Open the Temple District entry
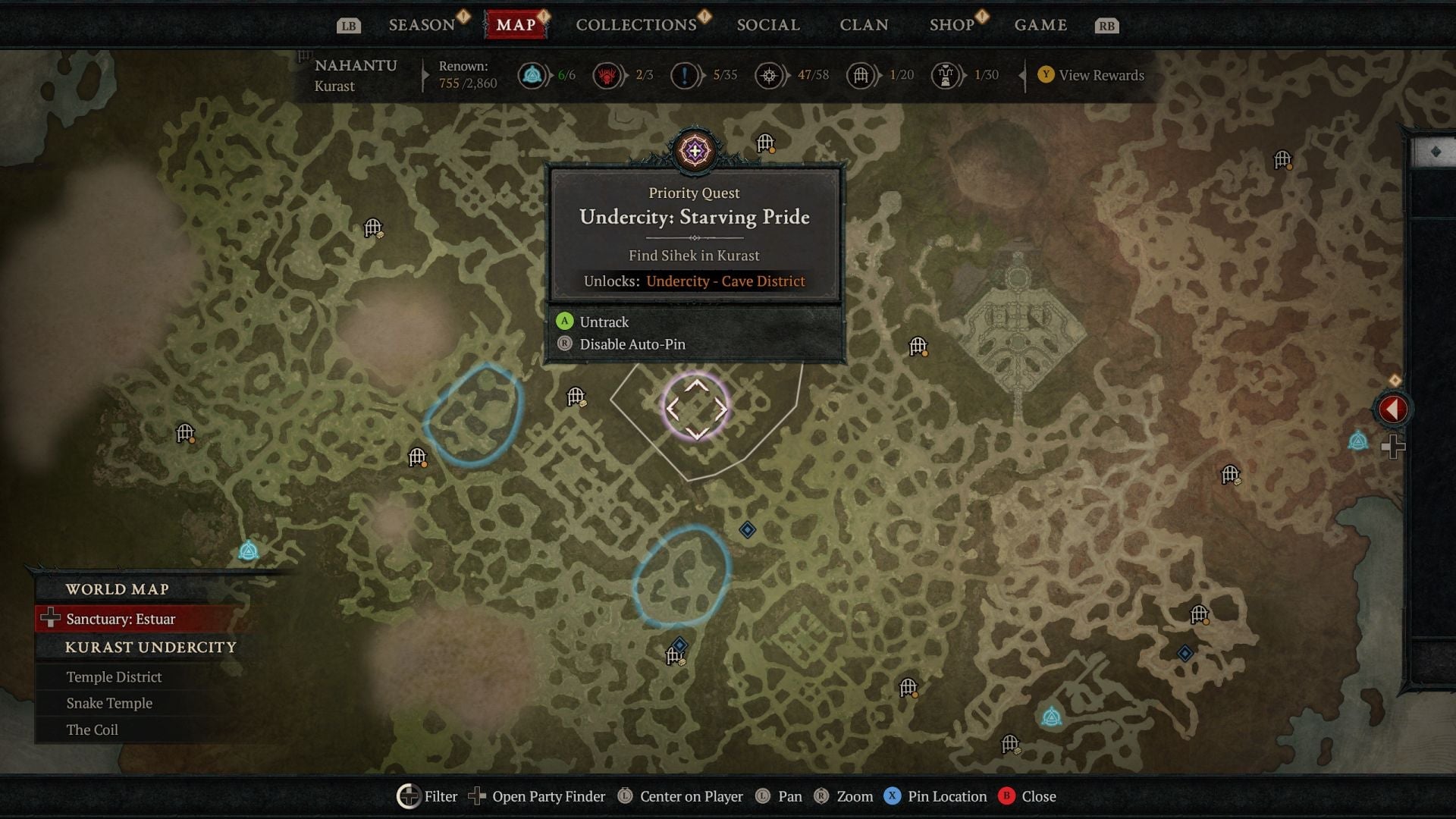Viewport: 1456px width, 819px height. pyautogui.click(x=113, y=676)
